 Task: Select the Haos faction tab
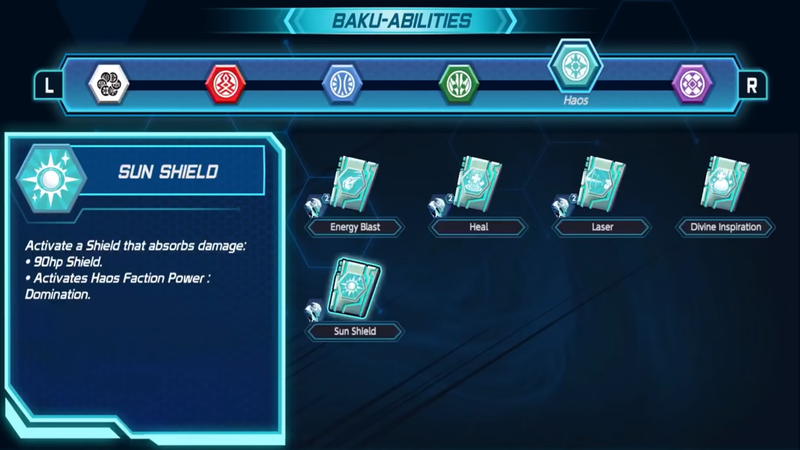(x=574, y=67)
